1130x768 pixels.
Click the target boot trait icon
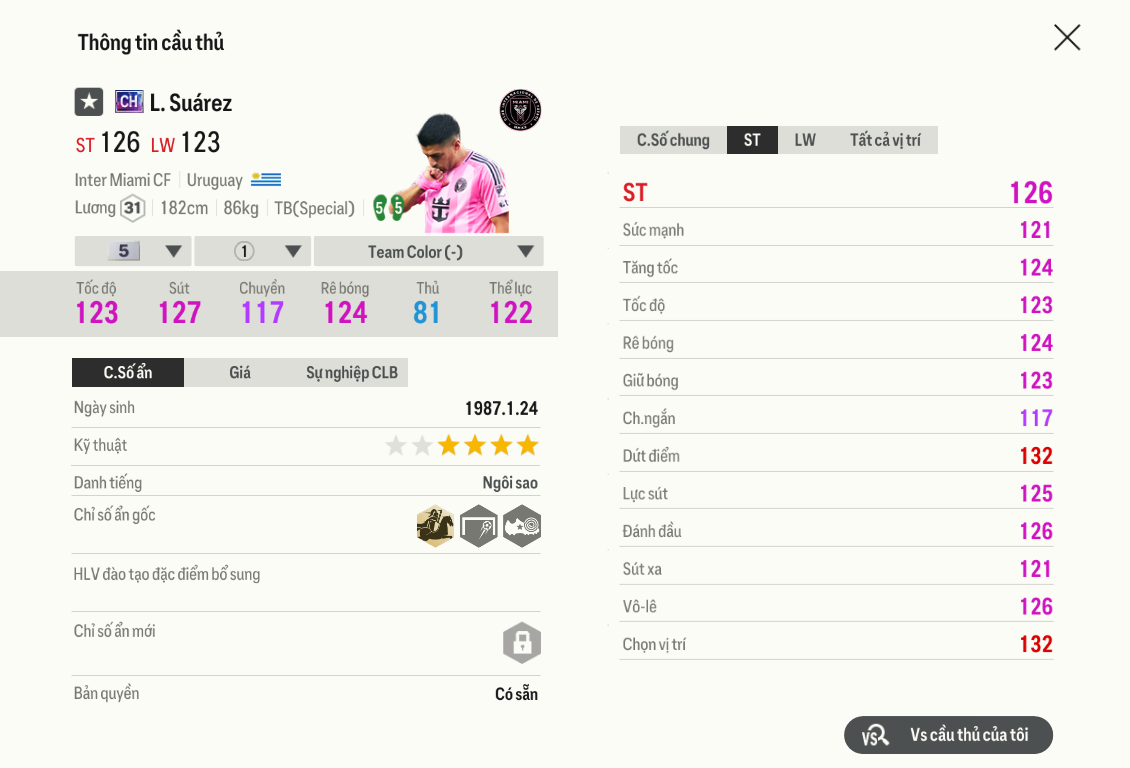[x=521, y=526]
